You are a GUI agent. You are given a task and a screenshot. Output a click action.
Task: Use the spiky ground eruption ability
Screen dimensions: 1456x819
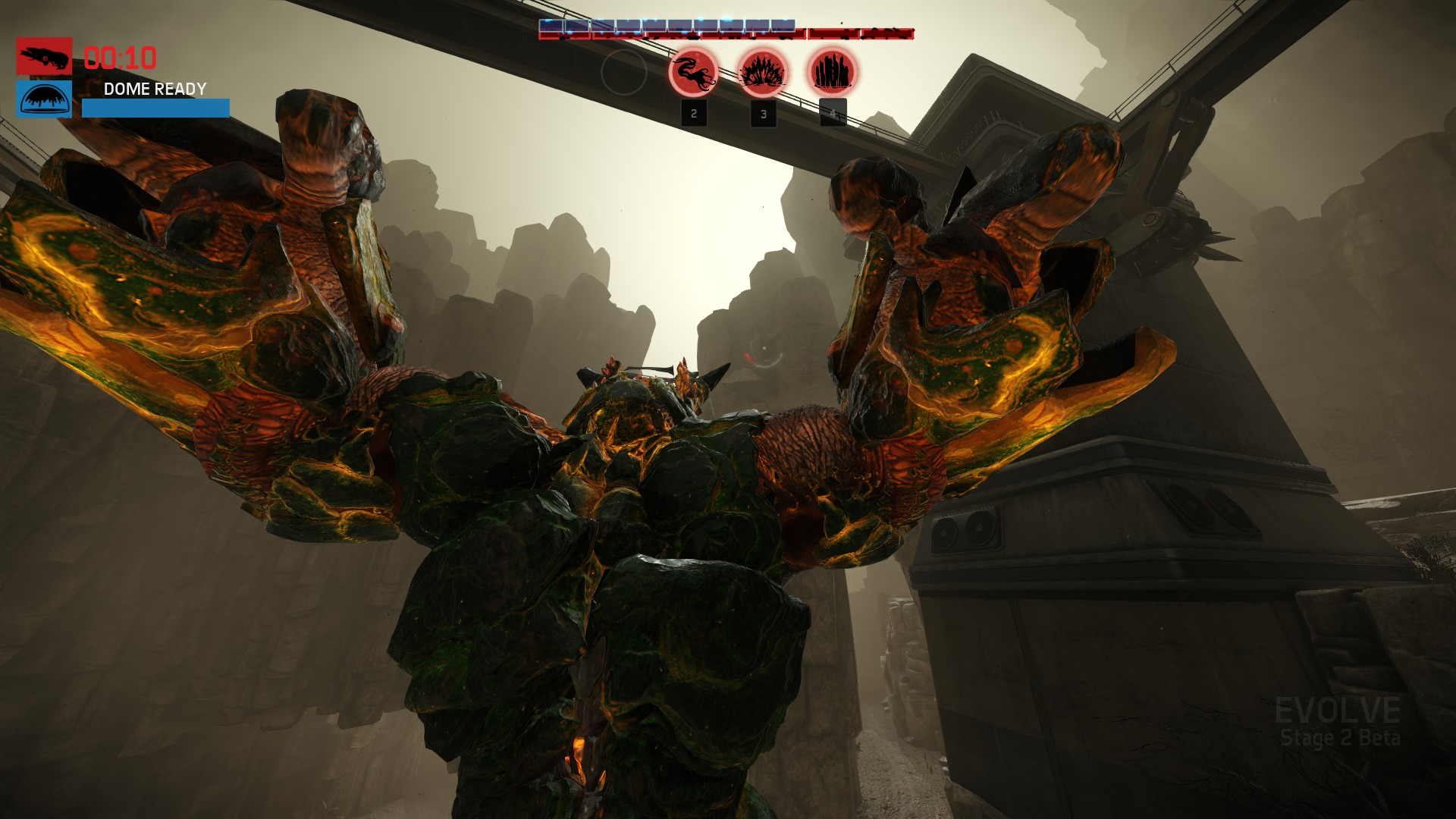point(763,73)
